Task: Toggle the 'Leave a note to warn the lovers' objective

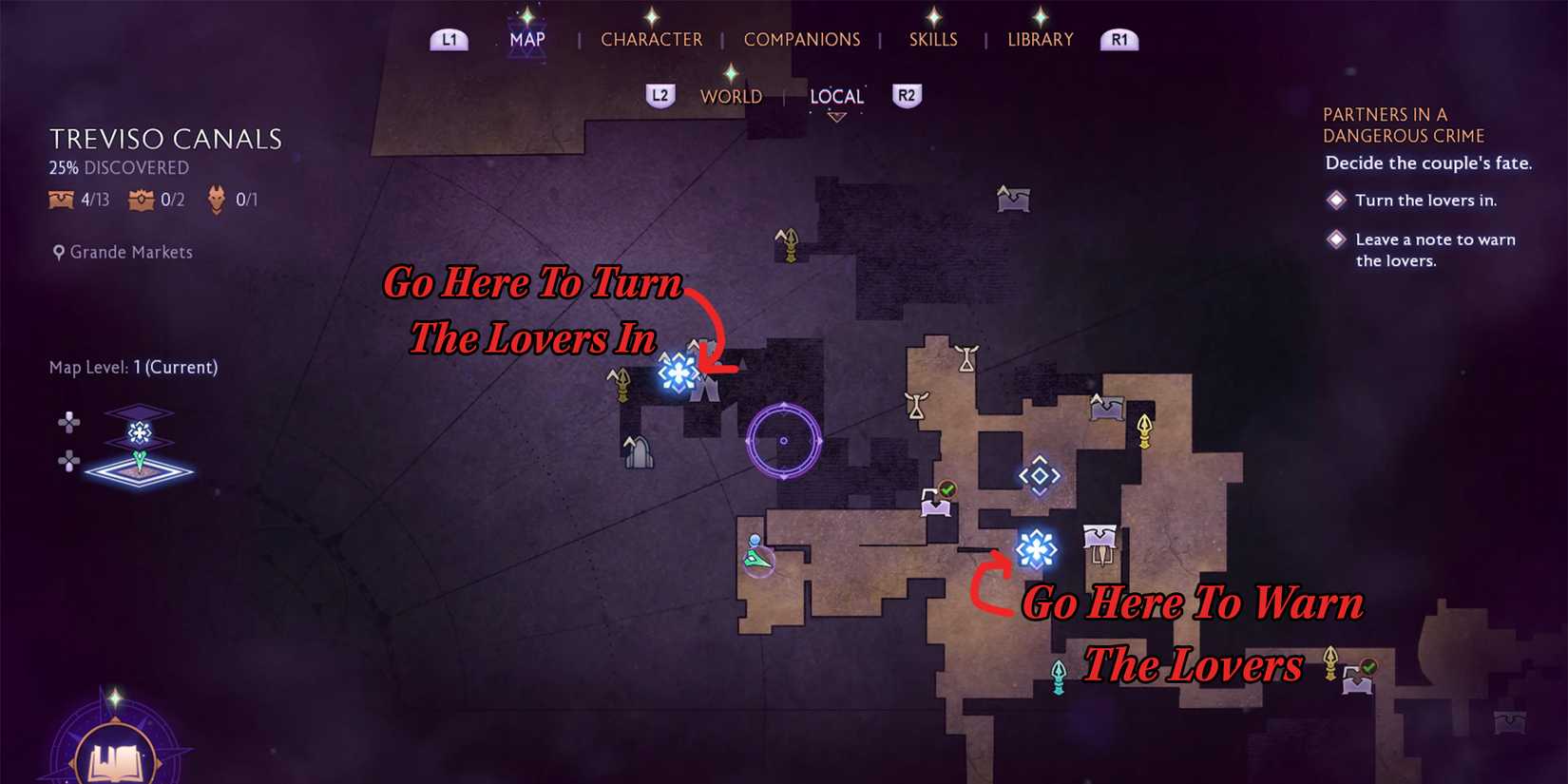Action: coord(1334,239)
